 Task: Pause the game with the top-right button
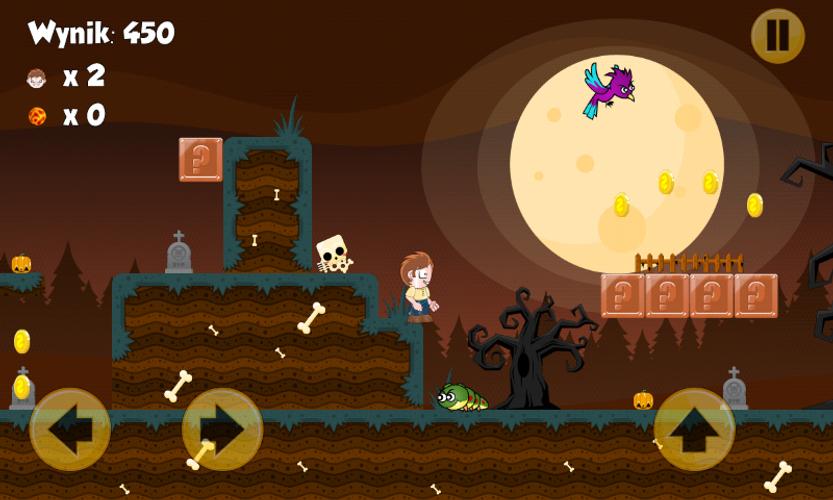[x=777, y=36]
